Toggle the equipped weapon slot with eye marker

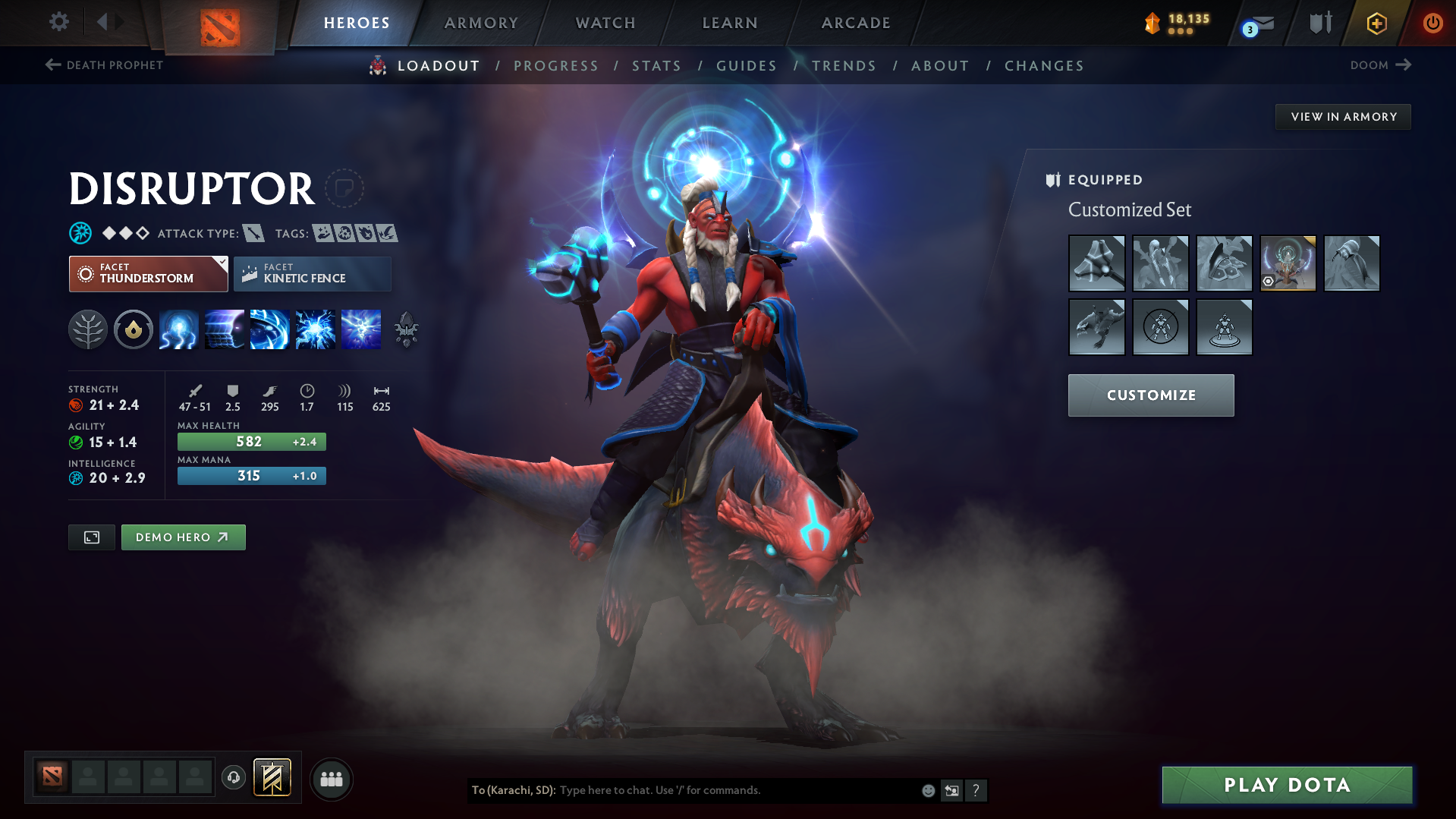pos(1288,264)
